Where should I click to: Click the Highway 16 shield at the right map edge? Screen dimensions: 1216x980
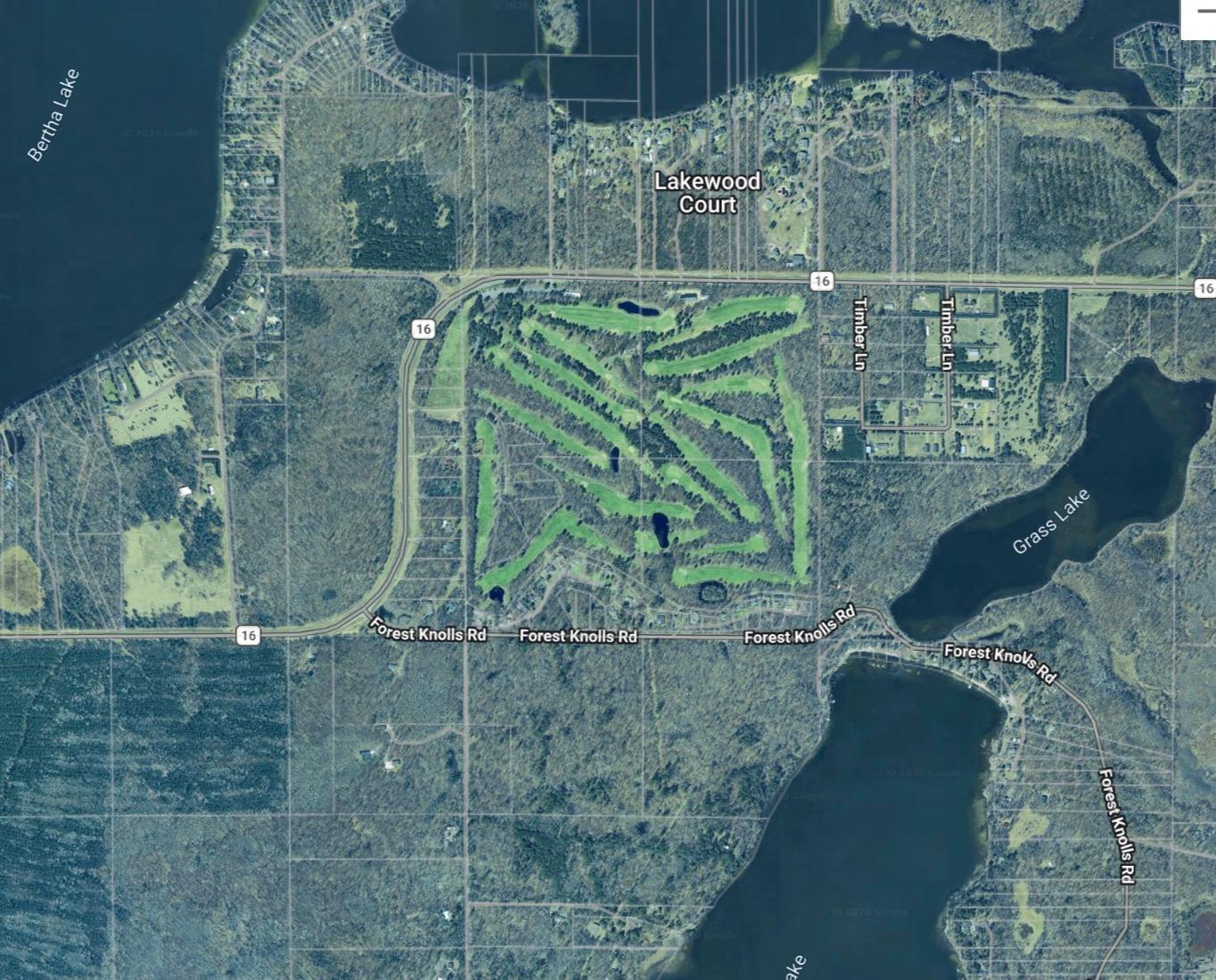click(x=1205, y=287)
